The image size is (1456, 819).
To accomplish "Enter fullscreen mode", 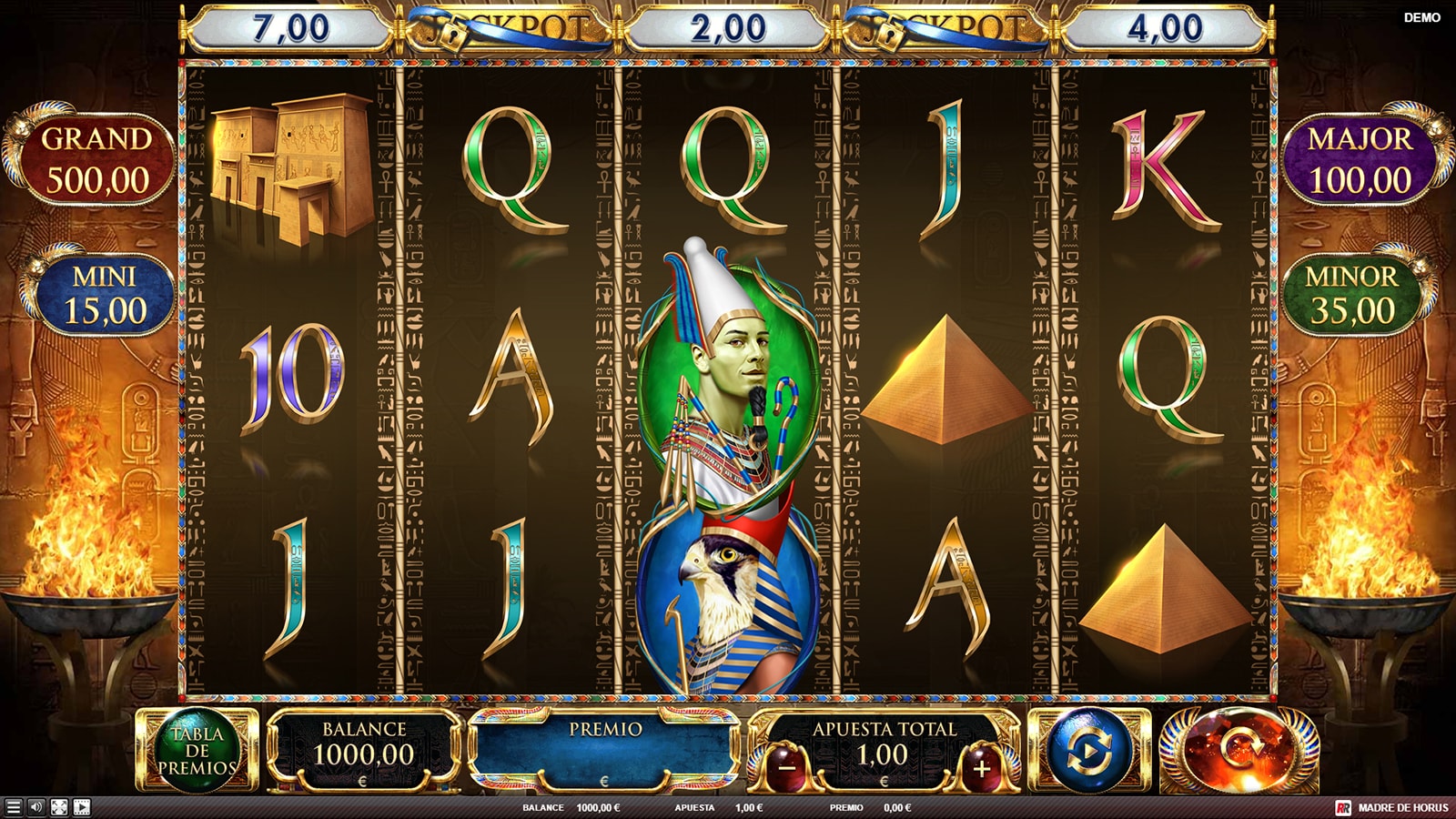I will point(59,807).
